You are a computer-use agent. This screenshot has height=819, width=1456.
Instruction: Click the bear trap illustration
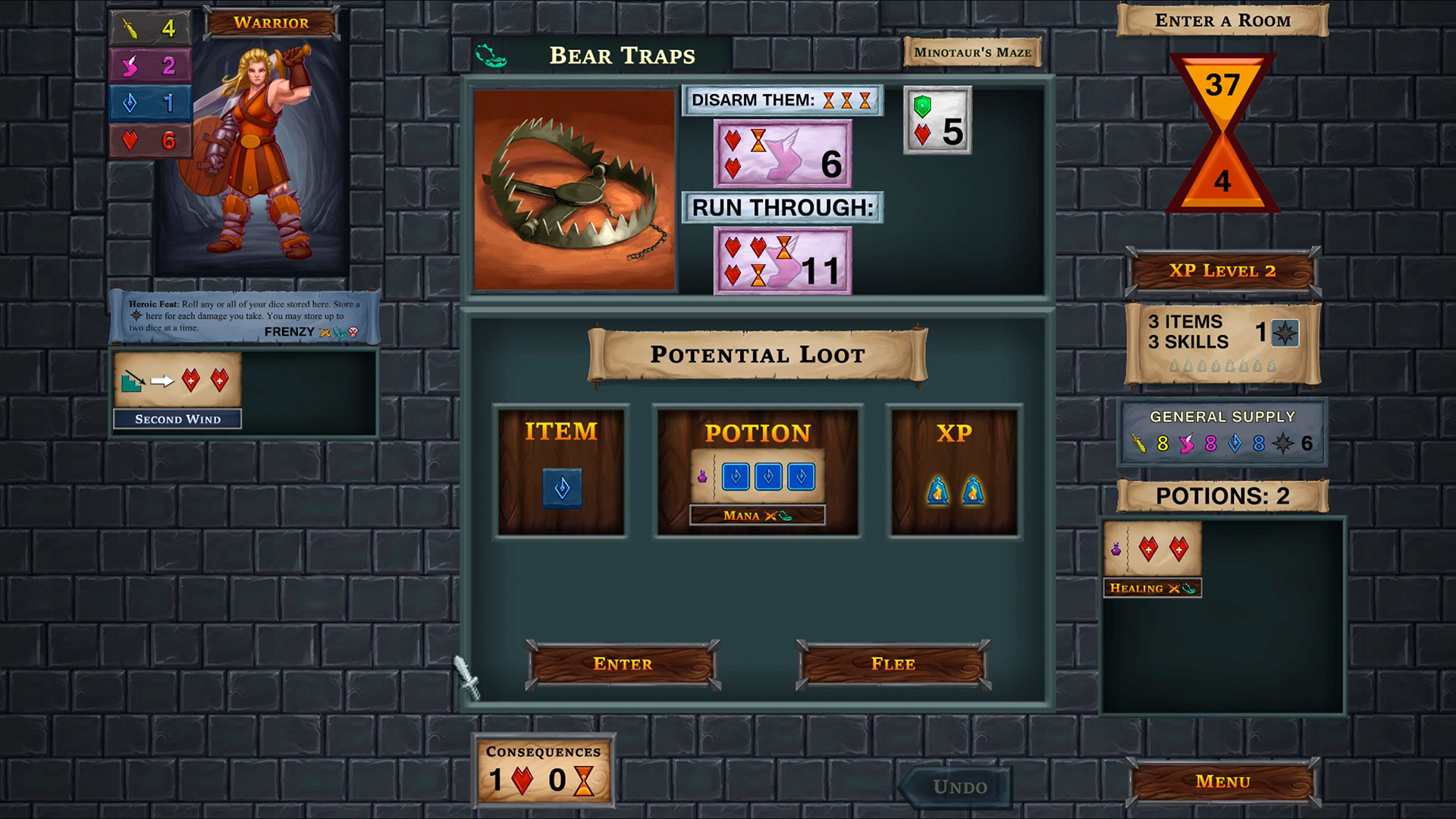tap(574, 189)
